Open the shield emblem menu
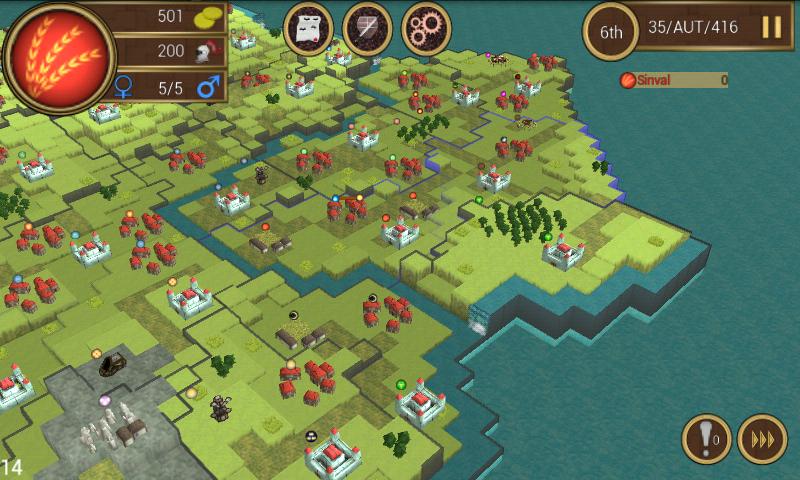The image size is (800, 480). [367, 28]
